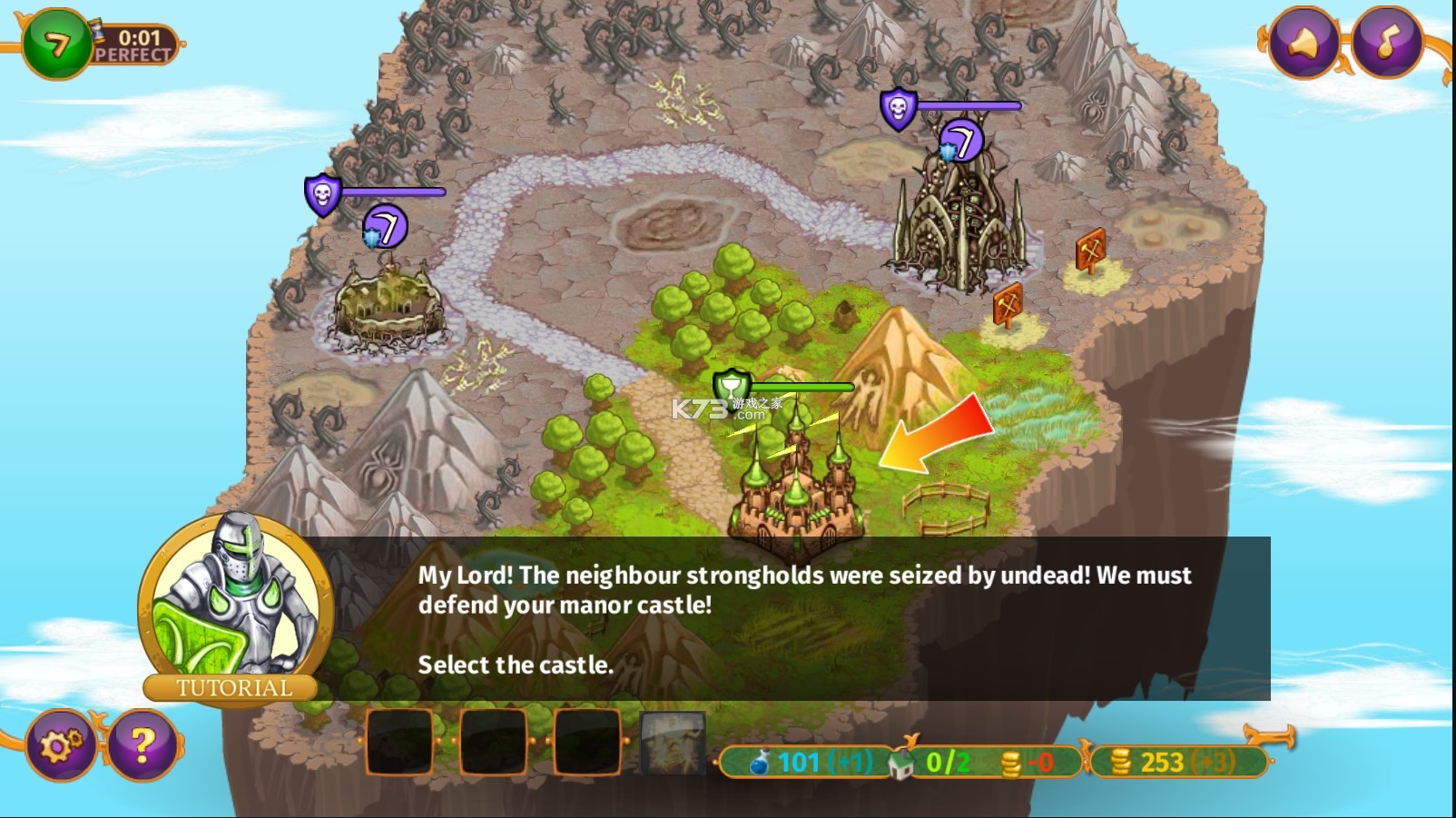
Task: Open the settings gear menu
Action: point(61,745)
